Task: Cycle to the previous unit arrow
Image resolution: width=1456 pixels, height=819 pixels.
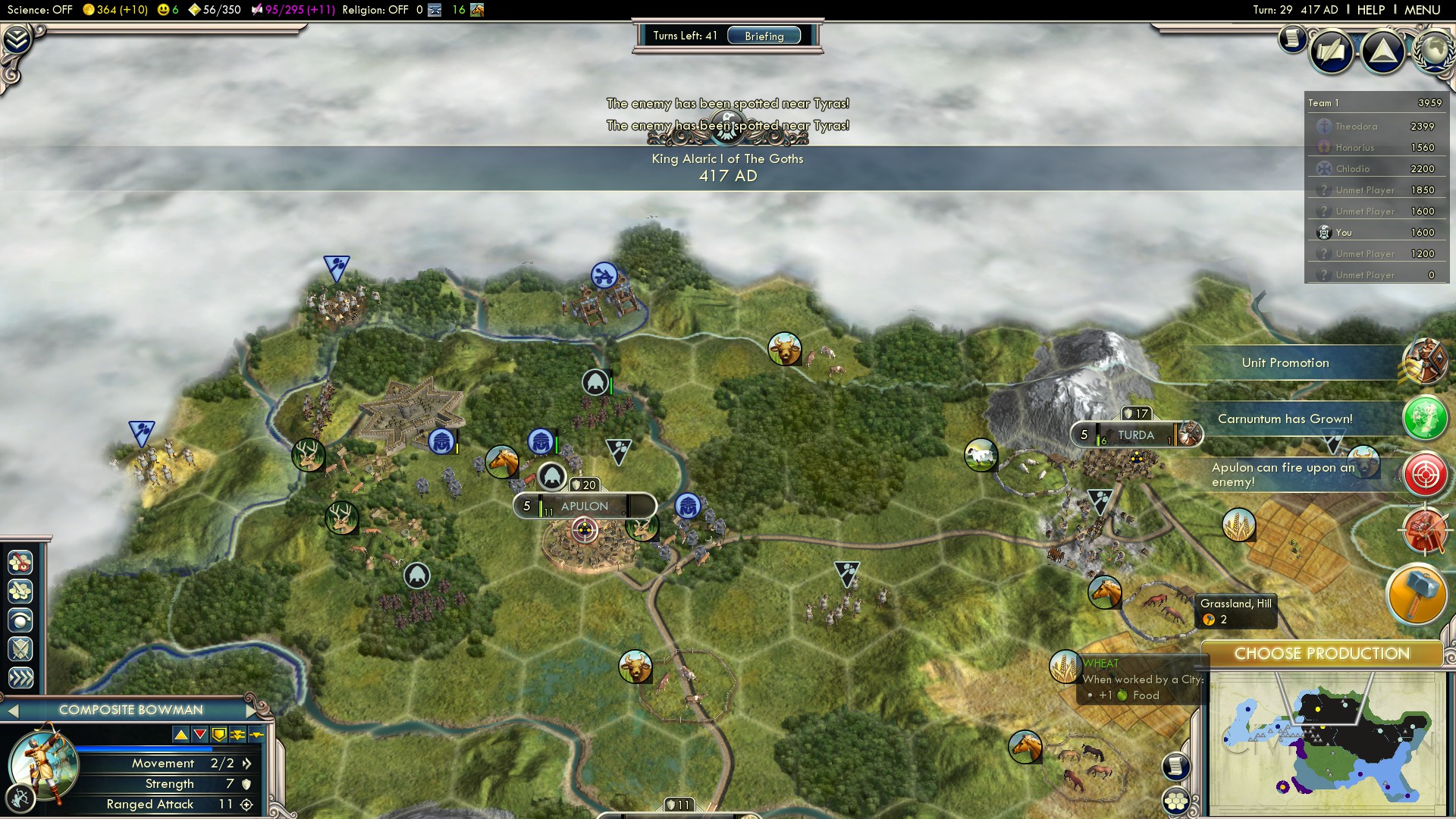Action: point(13,711)
